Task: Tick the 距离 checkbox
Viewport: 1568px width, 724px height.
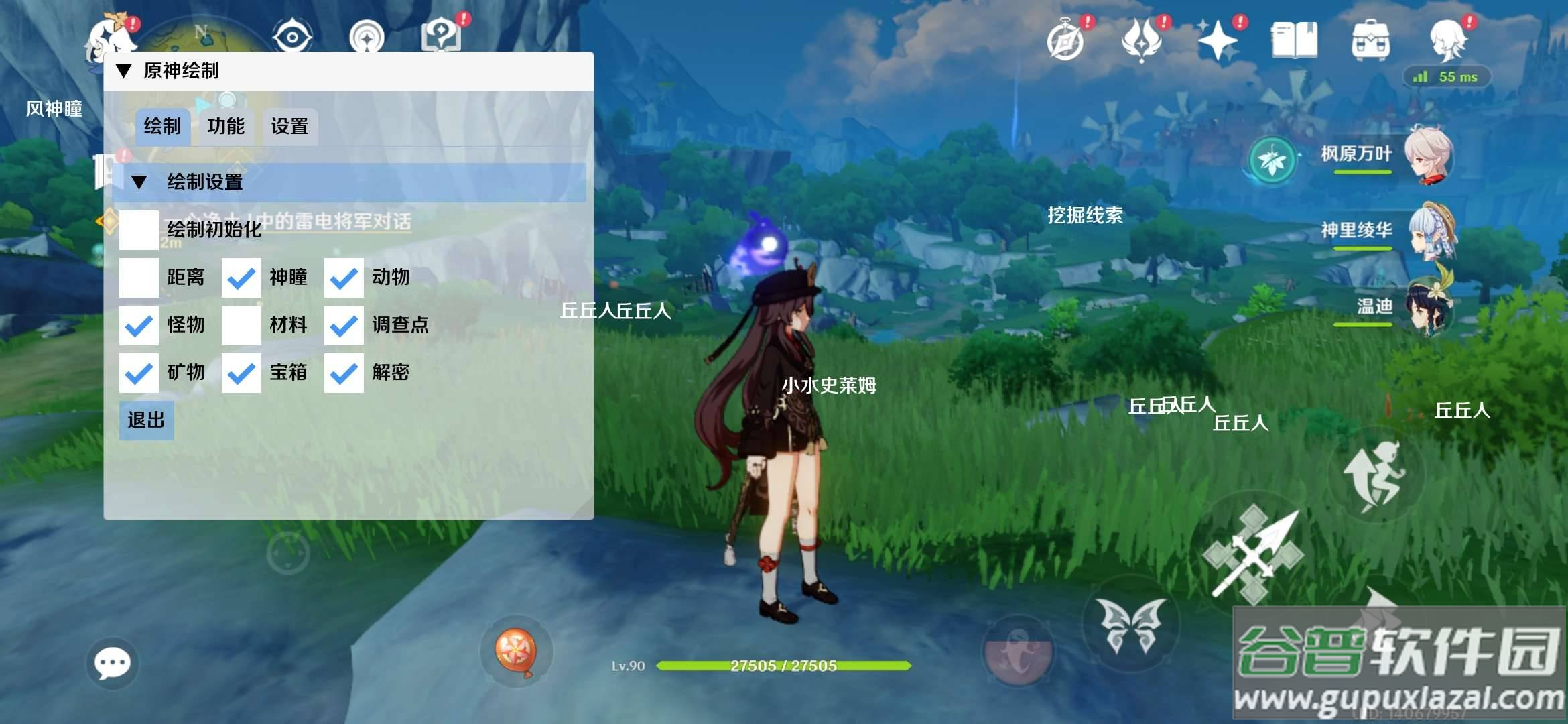Action: [139, 278]
